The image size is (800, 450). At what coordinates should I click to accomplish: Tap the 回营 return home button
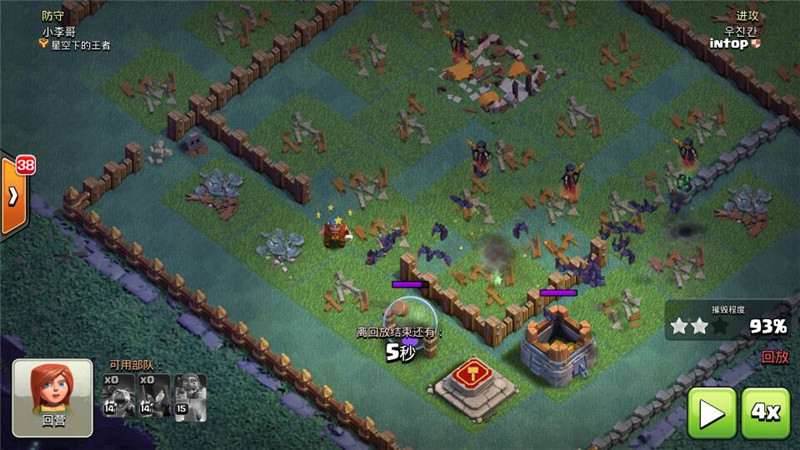53,397
